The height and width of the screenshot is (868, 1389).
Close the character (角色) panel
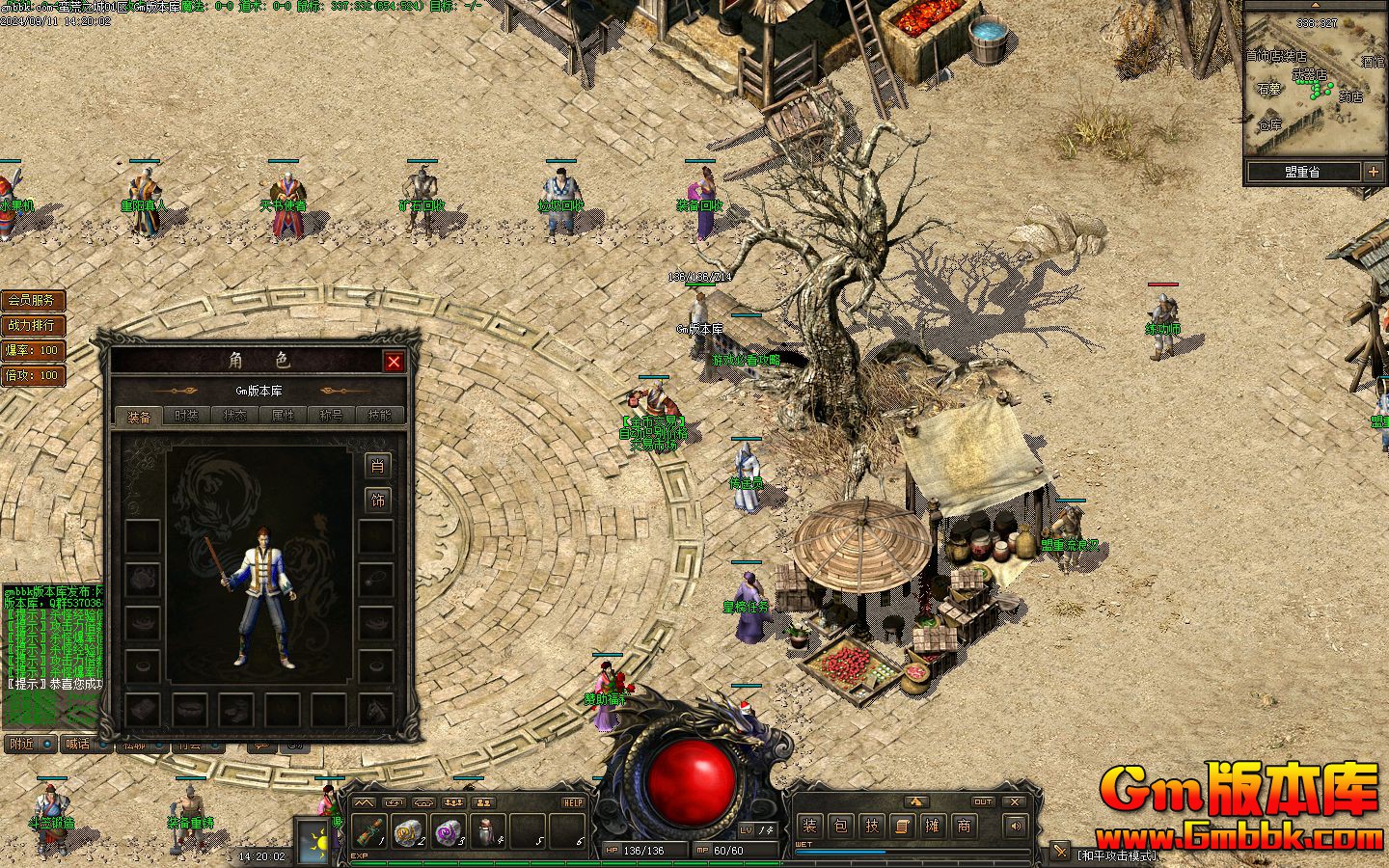point(394,362)
